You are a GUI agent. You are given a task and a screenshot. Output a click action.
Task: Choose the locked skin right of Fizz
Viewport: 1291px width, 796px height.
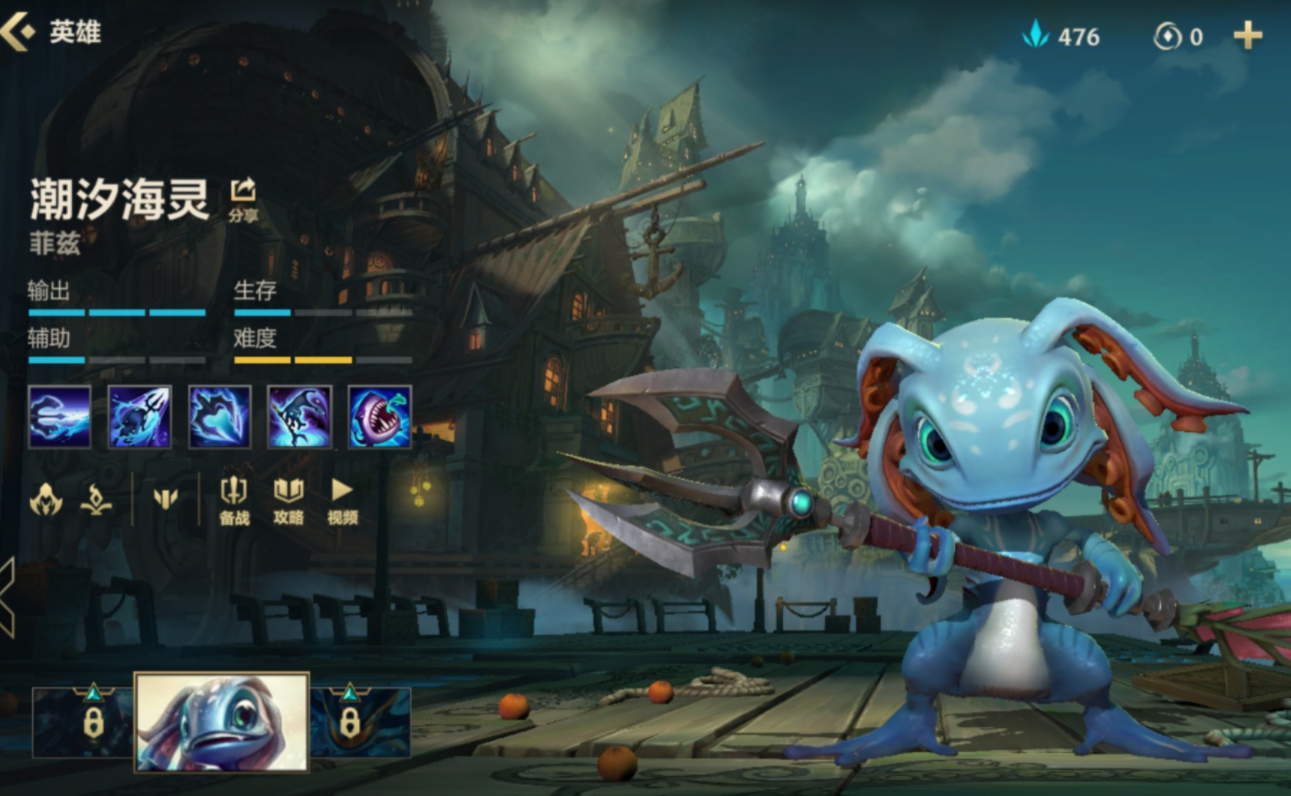[358, 721]
